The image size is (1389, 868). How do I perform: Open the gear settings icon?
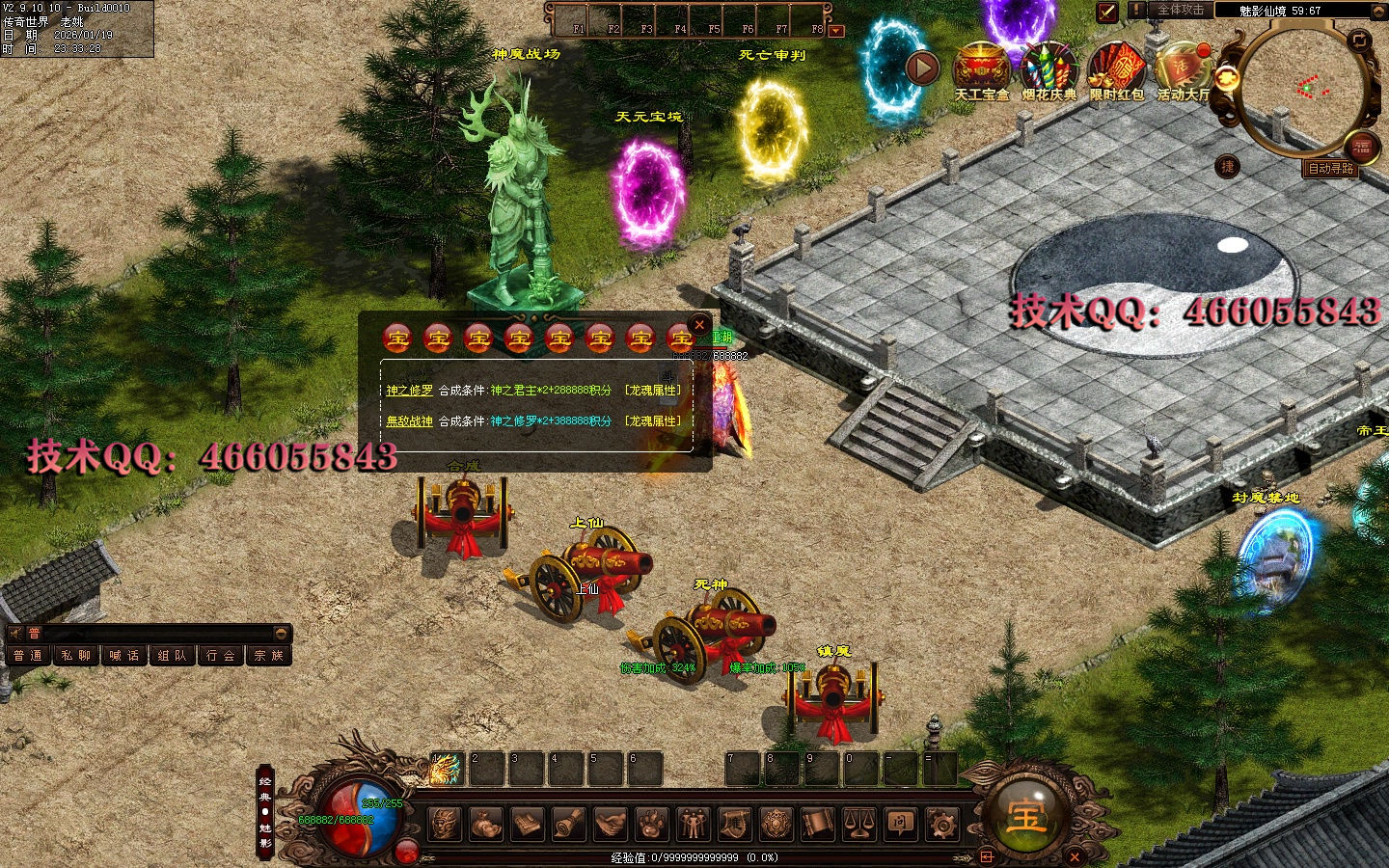[942, 824]
